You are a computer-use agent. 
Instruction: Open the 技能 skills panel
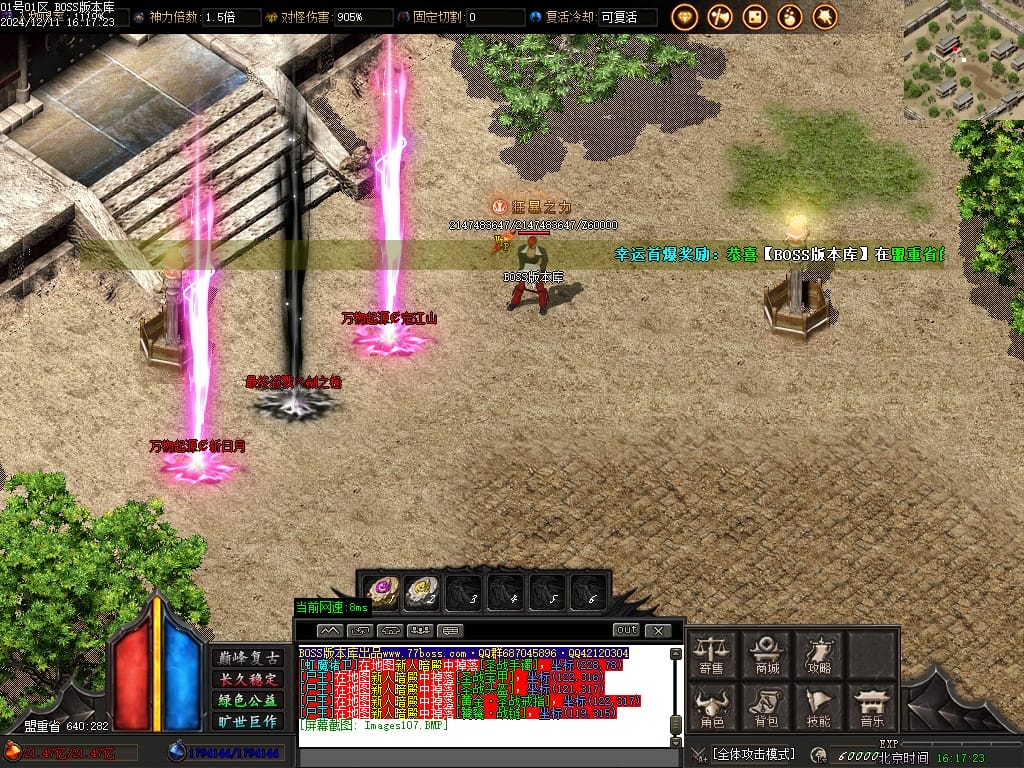point(819,706)
